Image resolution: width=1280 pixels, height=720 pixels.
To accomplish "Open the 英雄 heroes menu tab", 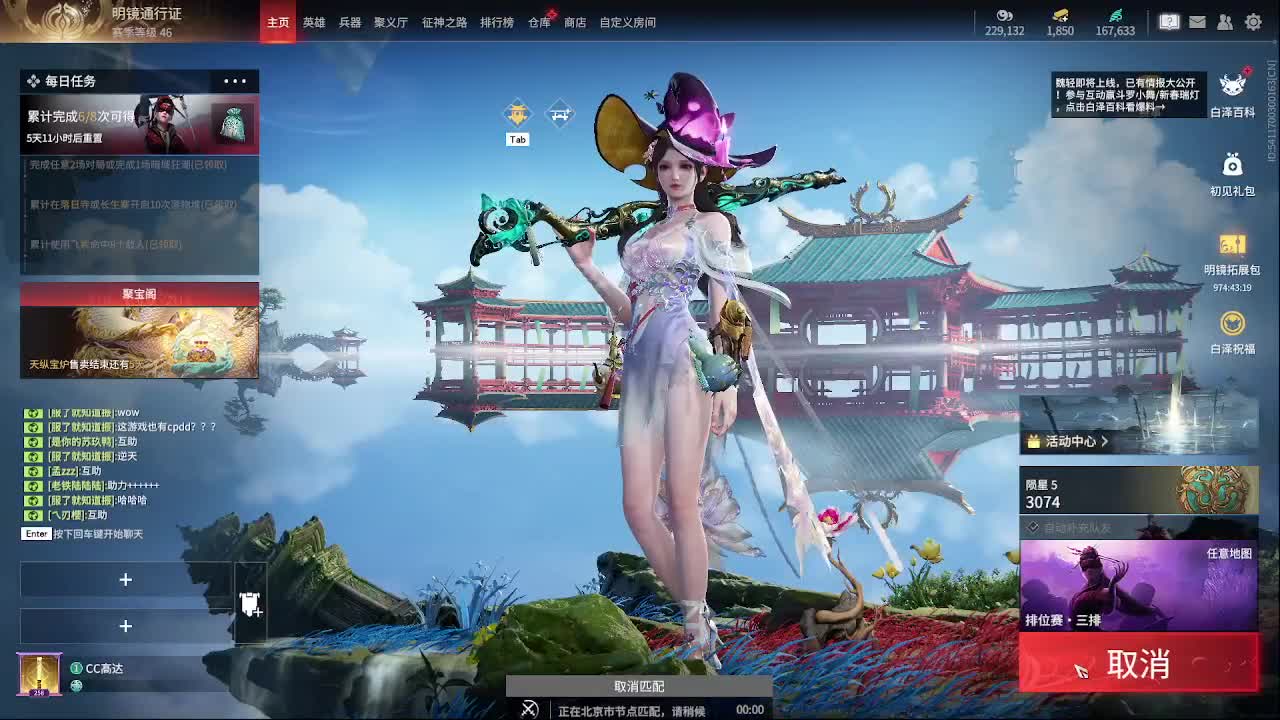I will [316, 22].
